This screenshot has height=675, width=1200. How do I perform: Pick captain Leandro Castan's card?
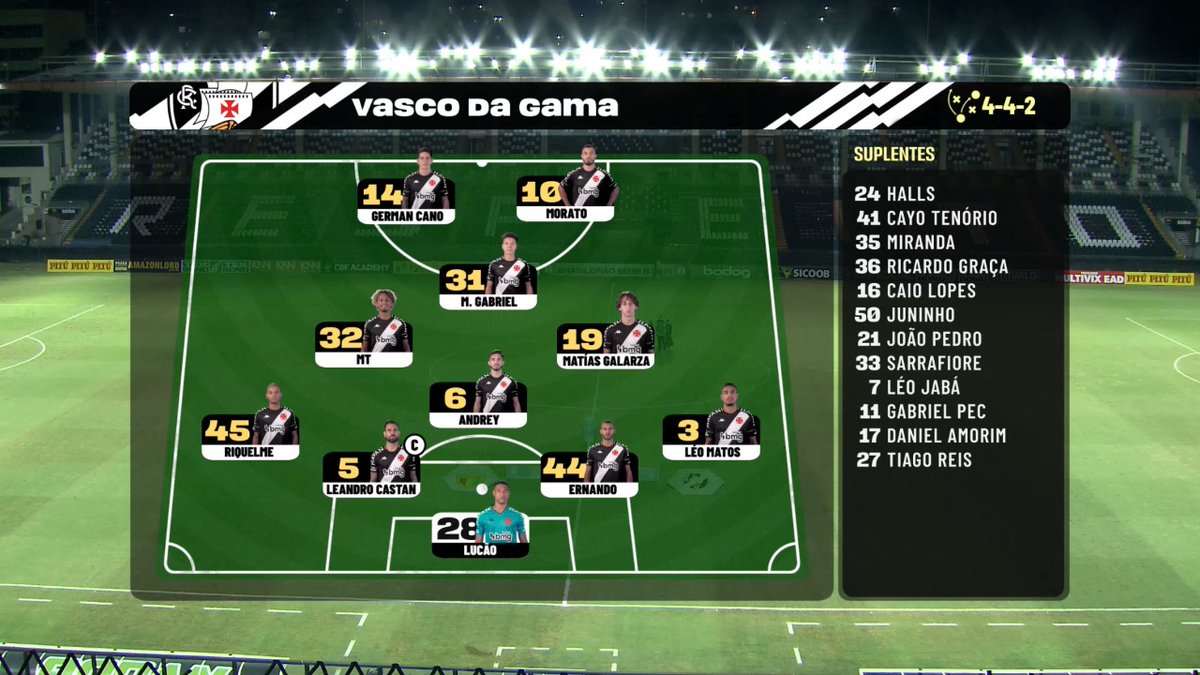[371, 473]
